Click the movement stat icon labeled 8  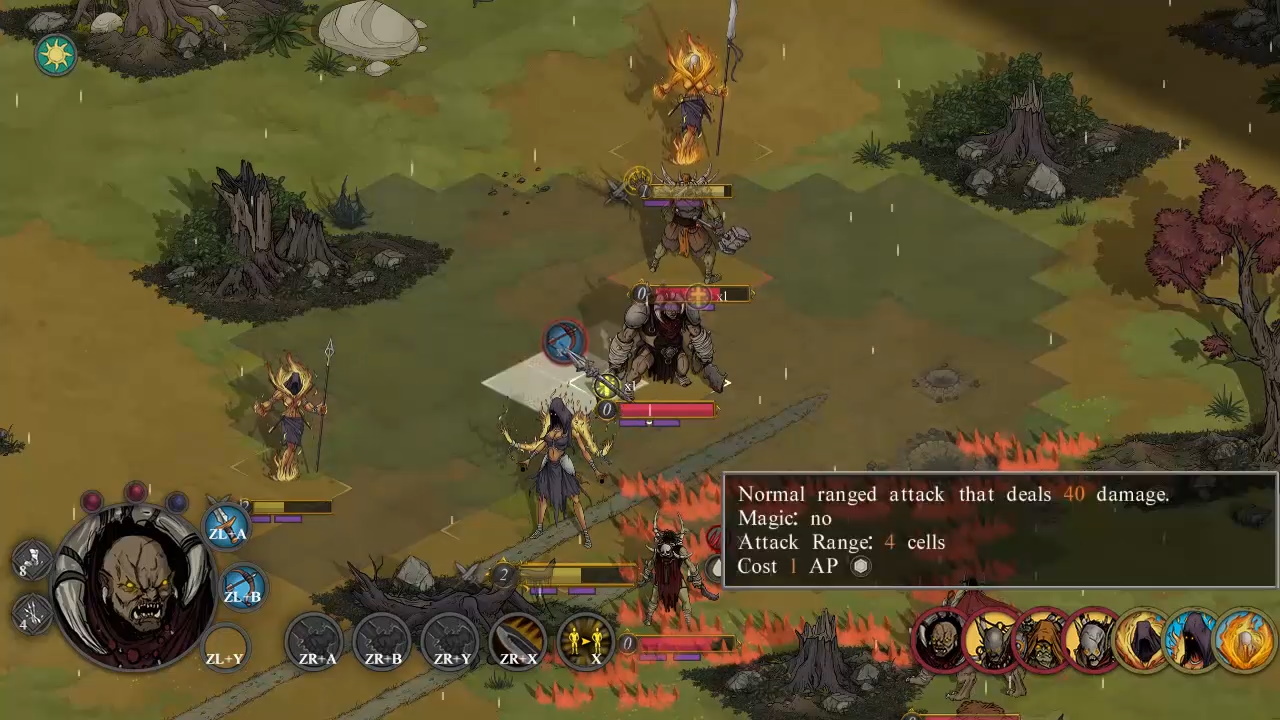pyautogui.click(x=33, y=560)
